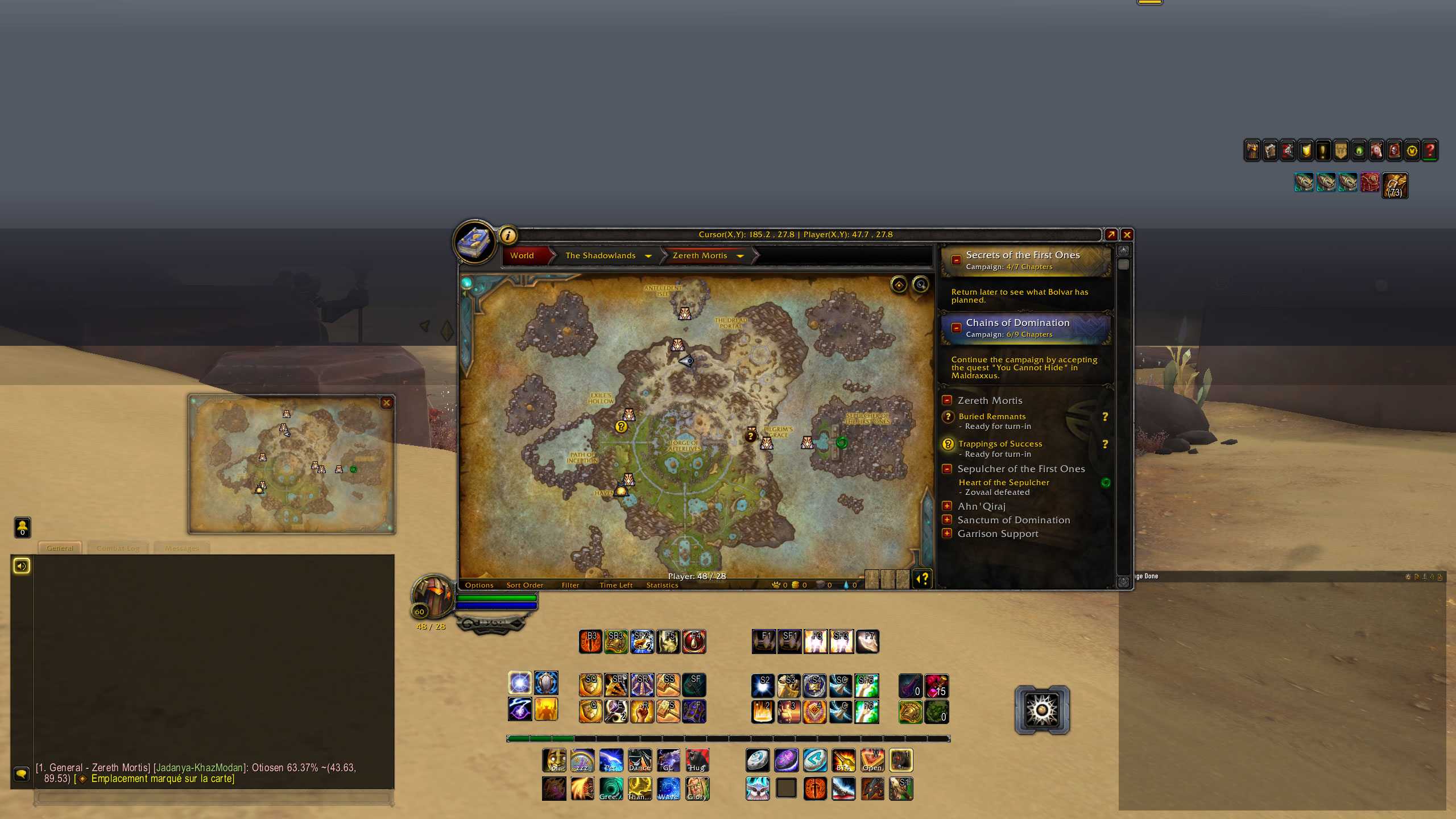Select the magnifying glass zoom icon on the map

coord(921,285)
